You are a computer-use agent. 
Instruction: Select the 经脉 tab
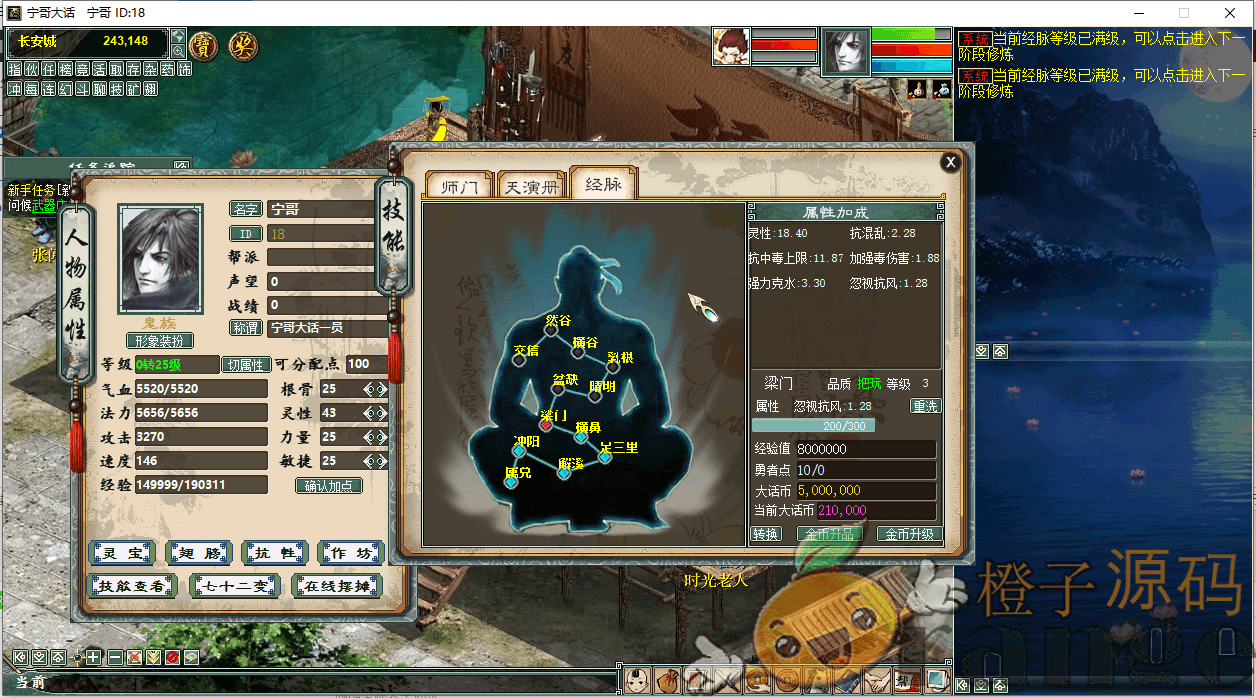pos(603,184)
